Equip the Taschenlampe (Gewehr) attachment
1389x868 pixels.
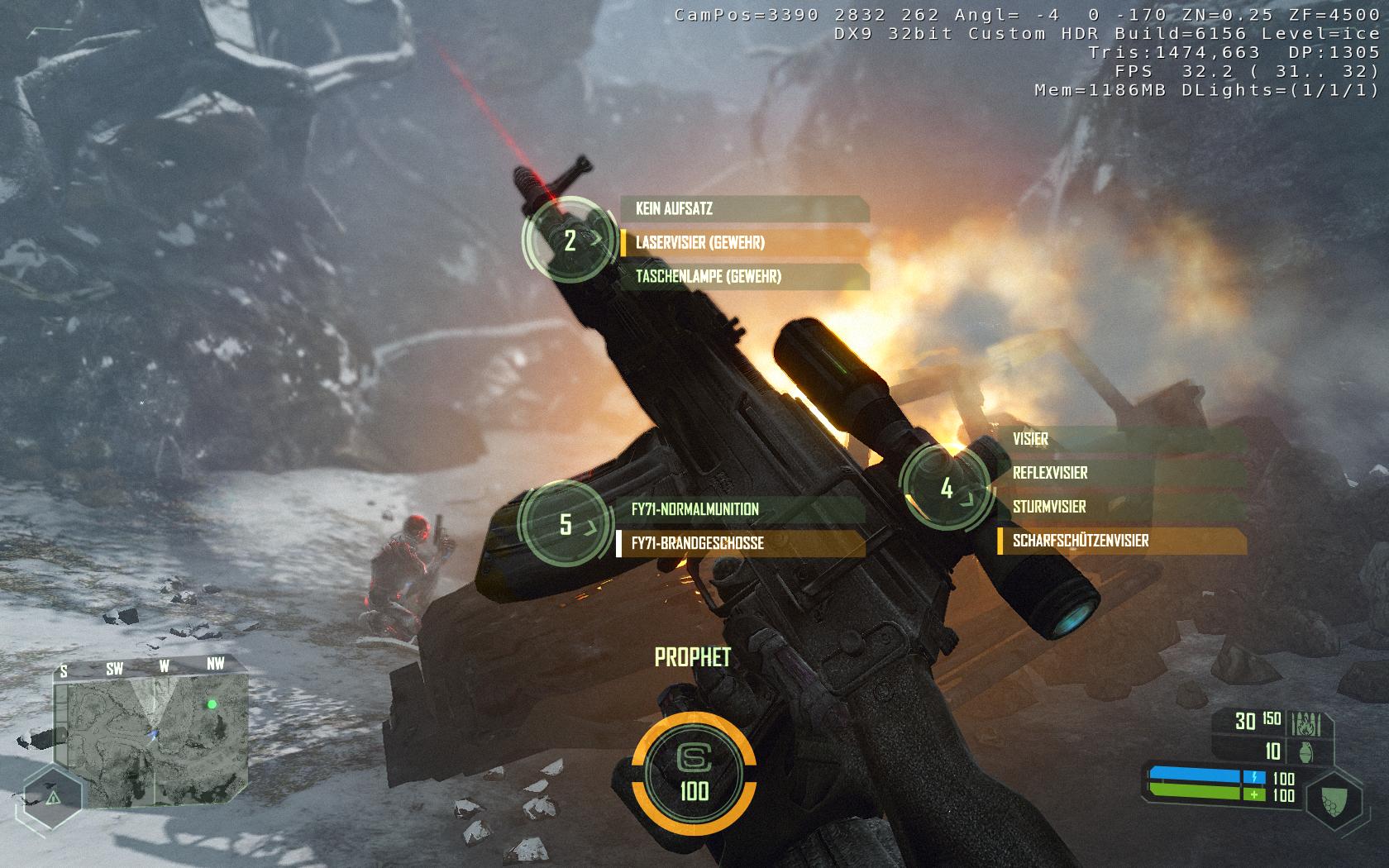coord(744,277)
